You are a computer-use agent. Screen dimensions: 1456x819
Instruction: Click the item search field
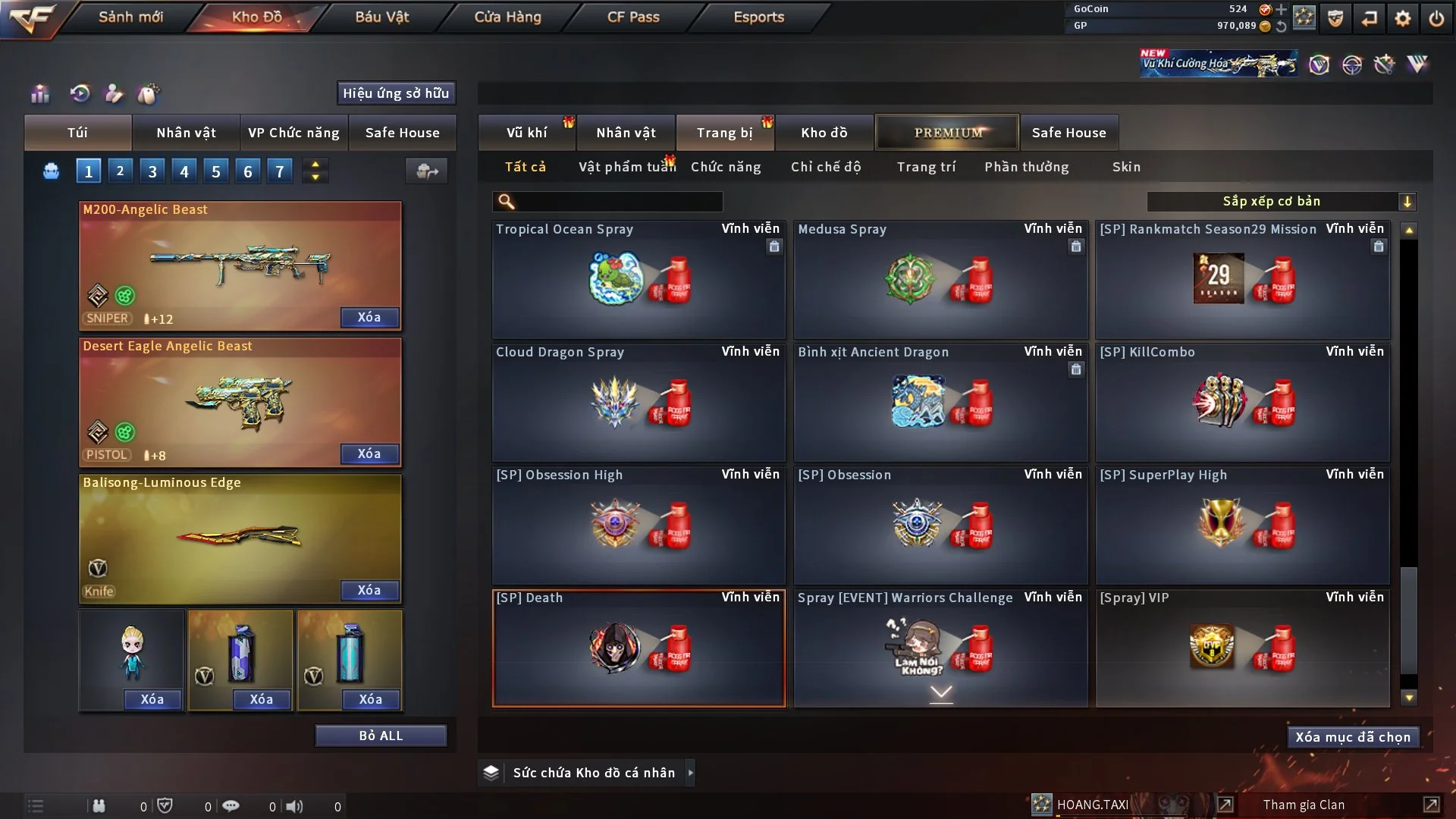(x=618, y=201)
